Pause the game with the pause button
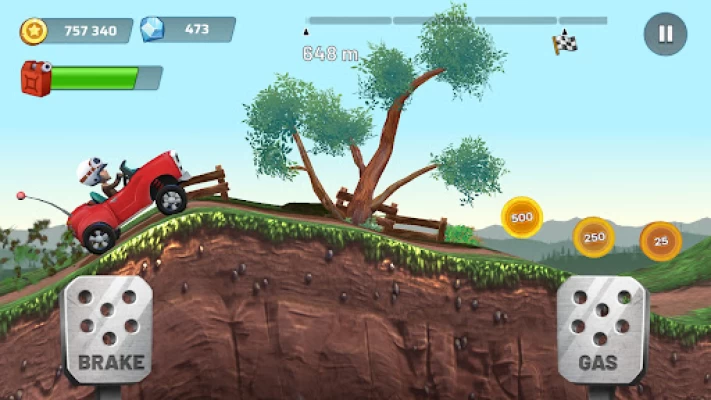This screenshot has height=400, width=711. click(665, 34)
